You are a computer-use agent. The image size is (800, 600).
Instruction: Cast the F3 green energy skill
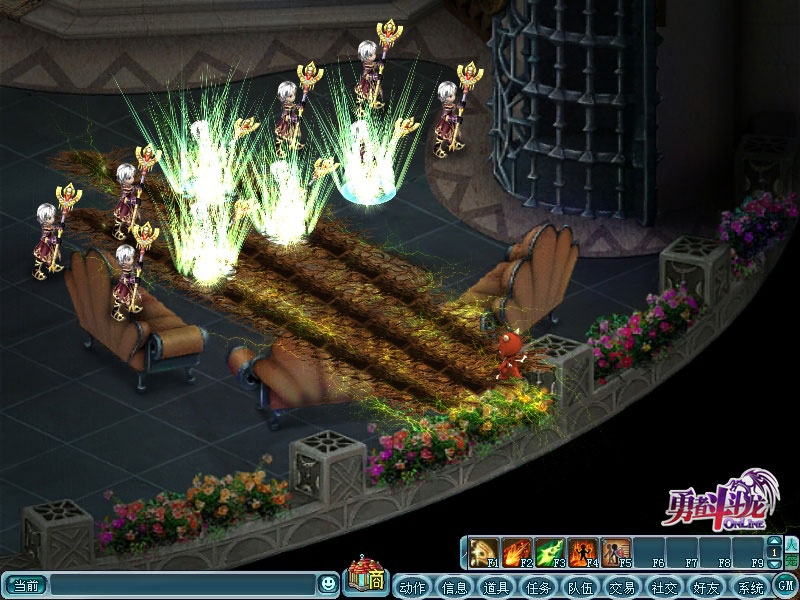(550, 552)
